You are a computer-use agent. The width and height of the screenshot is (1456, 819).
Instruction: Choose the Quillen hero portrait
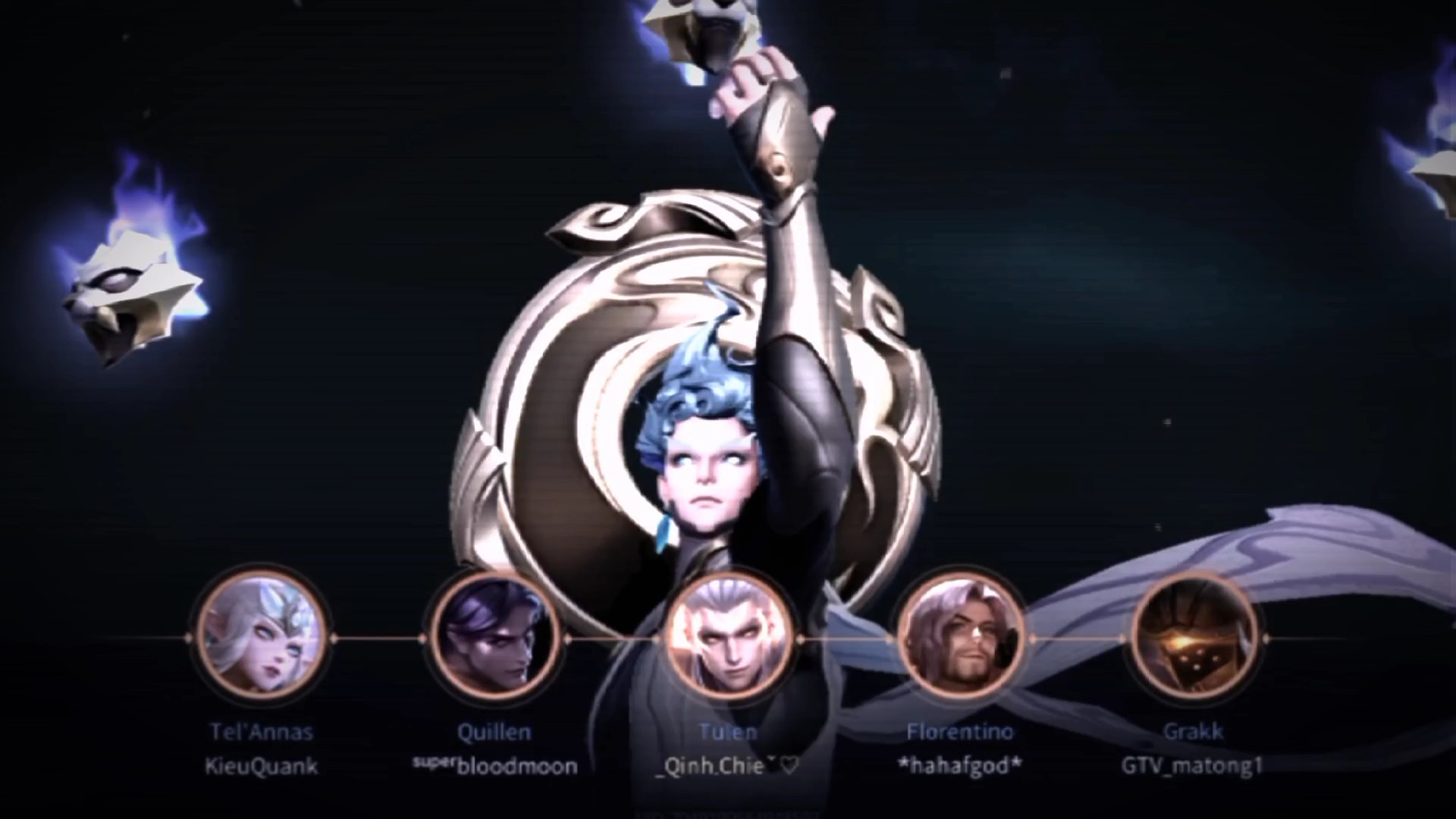coord(495,637)
